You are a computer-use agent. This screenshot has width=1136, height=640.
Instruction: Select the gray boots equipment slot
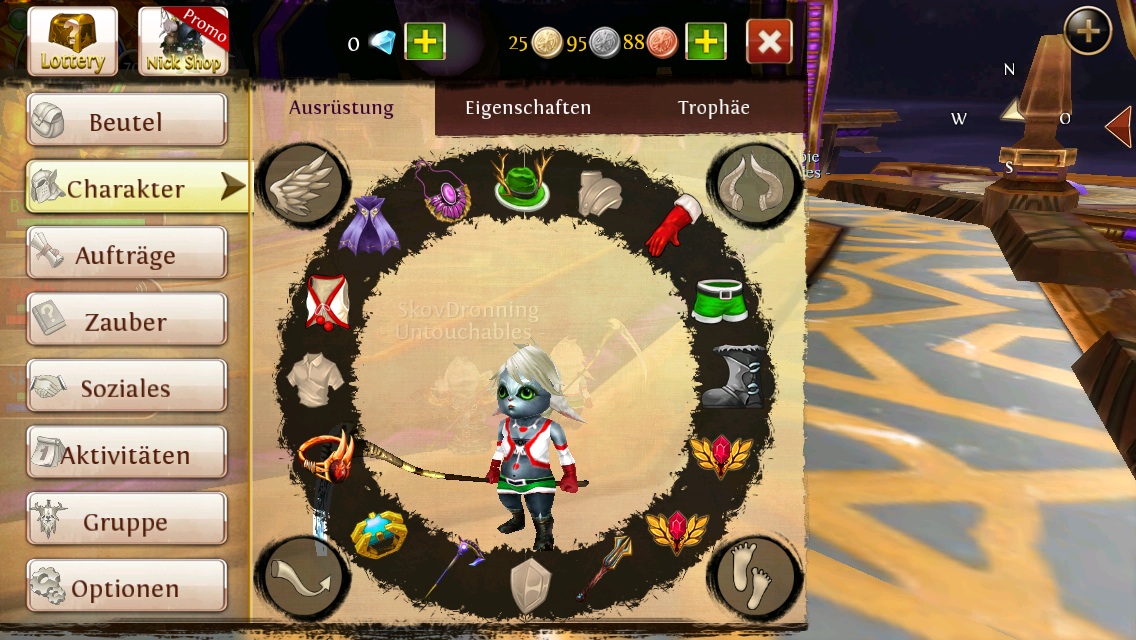coord(732,376)
